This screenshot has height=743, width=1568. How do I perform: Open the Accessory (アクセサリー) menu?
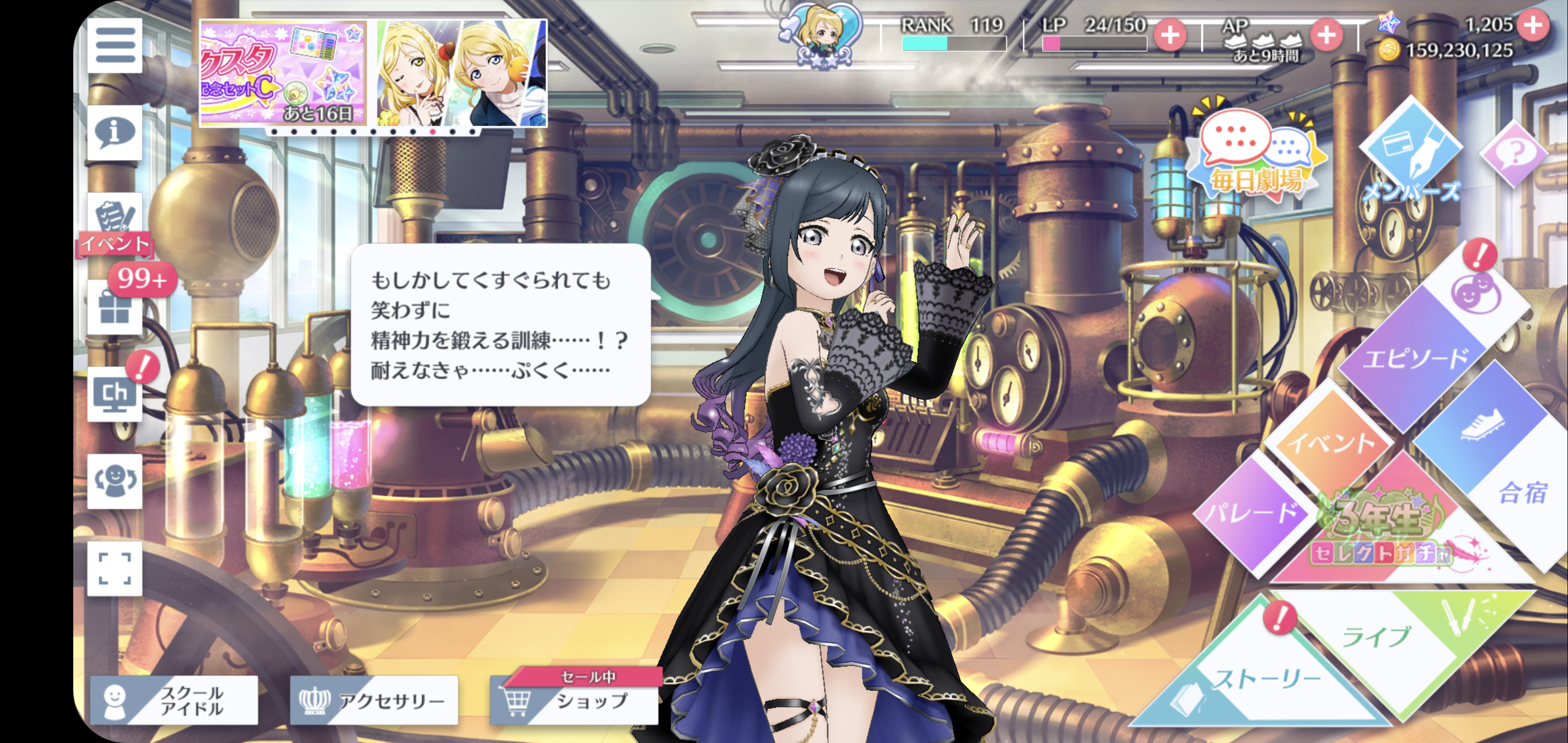click(374, 700)
